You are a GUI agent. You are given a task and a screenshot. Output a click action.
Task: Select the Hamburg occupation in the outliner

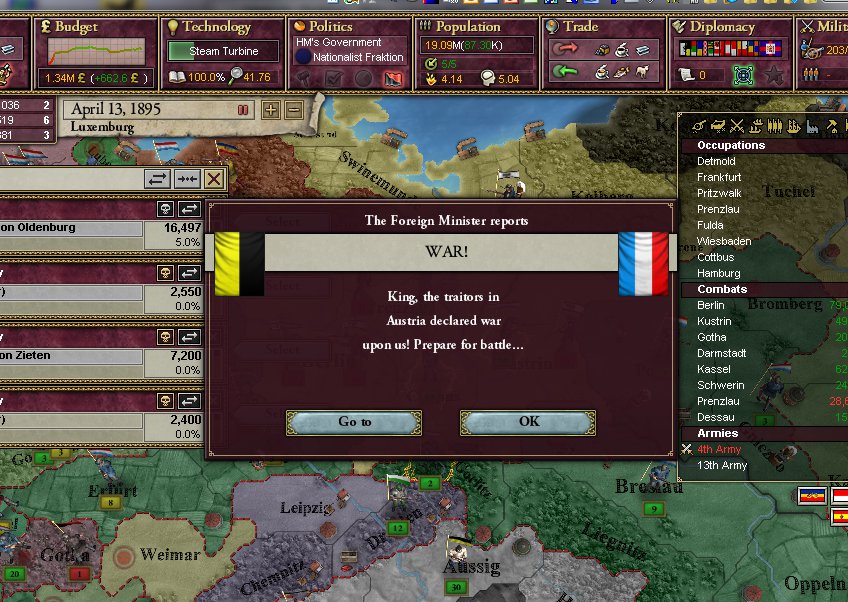[x=719, y=273]
